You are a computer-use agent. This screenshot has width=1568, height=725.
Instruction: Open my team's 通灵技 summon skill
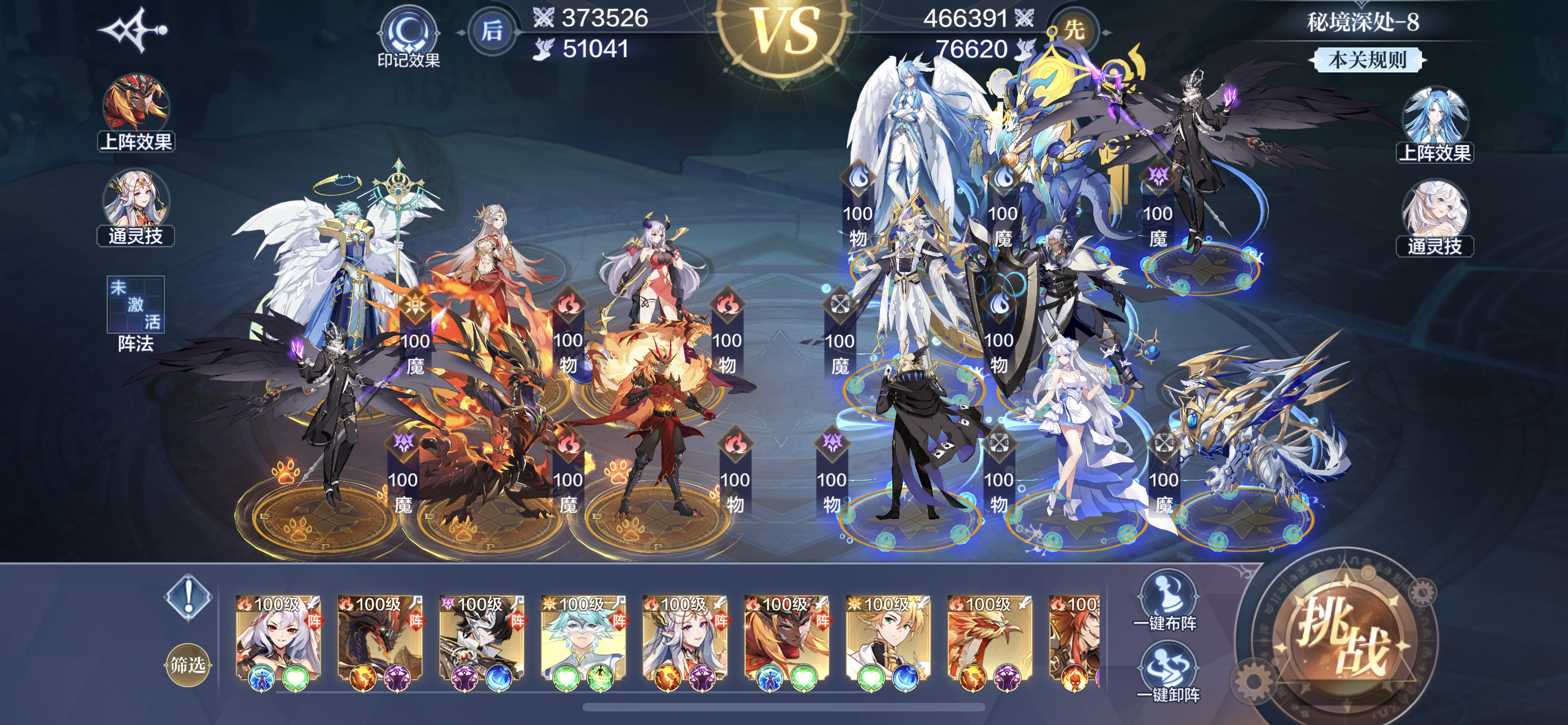coord(135,207)
